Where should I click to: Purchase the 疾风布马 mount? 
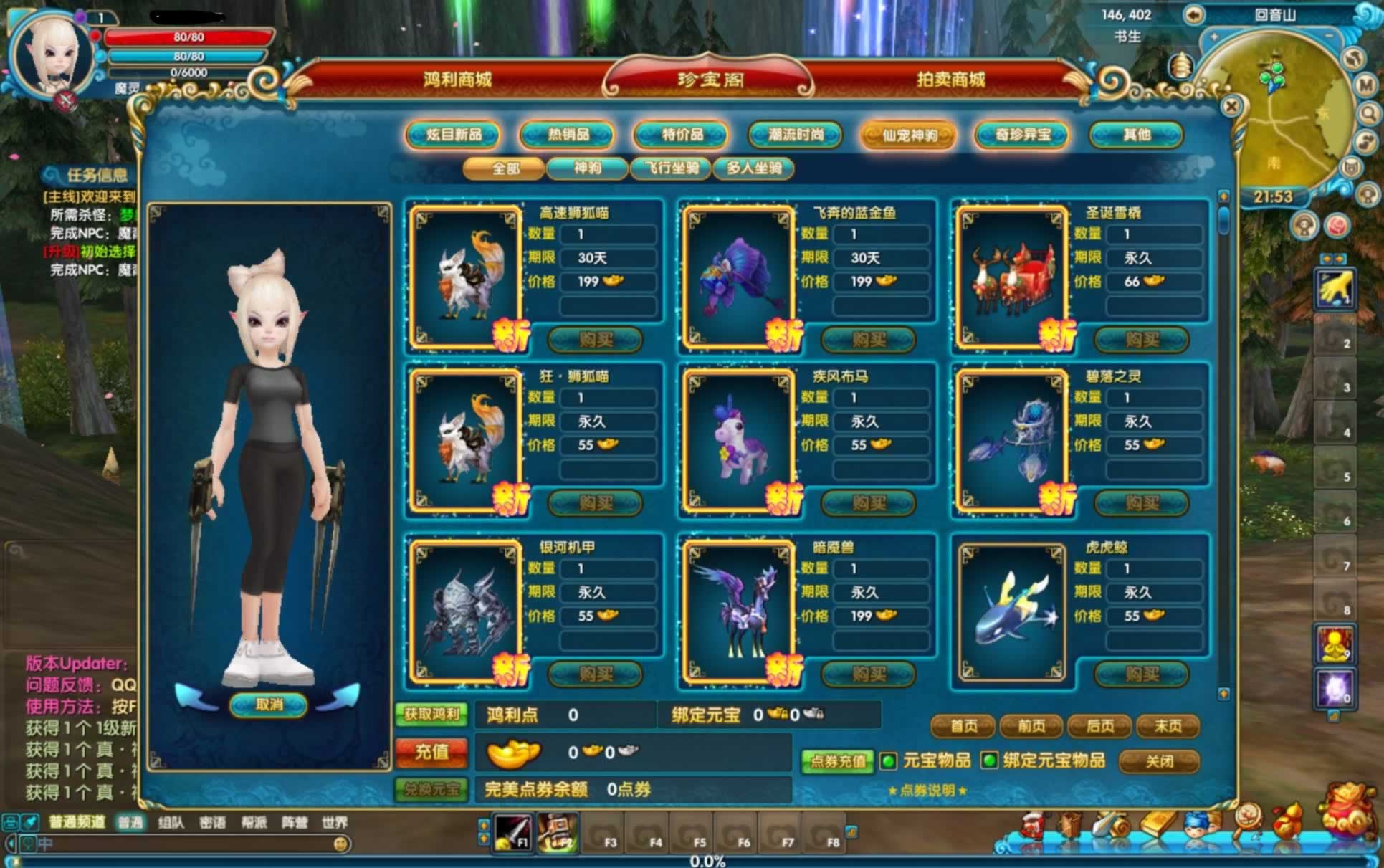(x=869, y=503)
